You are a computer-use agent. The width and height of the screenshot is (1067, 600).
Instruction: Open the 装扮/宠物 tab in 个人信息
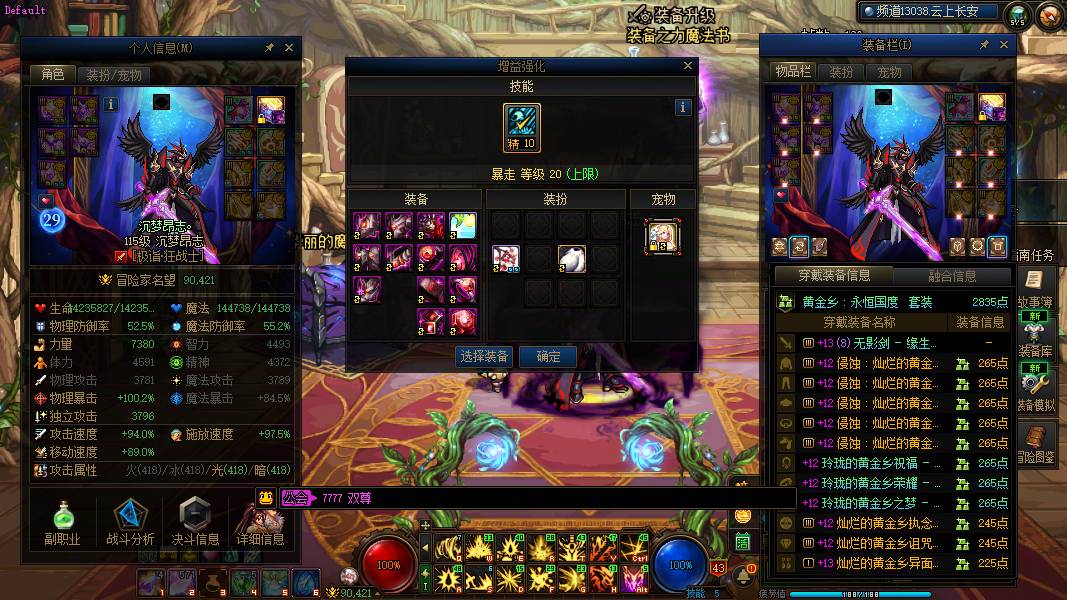114,74
